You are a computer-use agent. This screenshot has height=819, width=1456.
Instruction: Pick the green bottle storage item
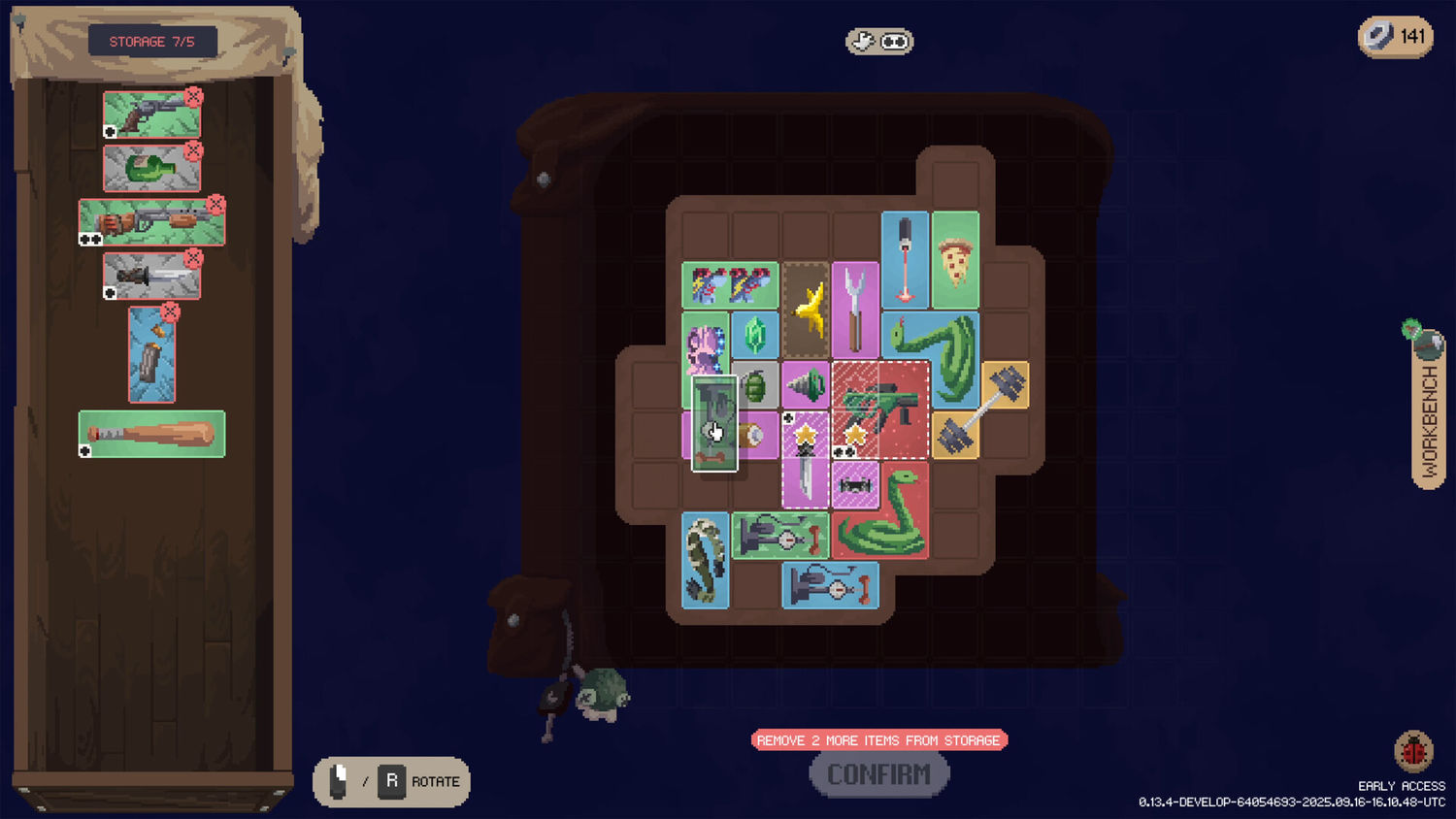pyautogui.click(x=150, y=169)
